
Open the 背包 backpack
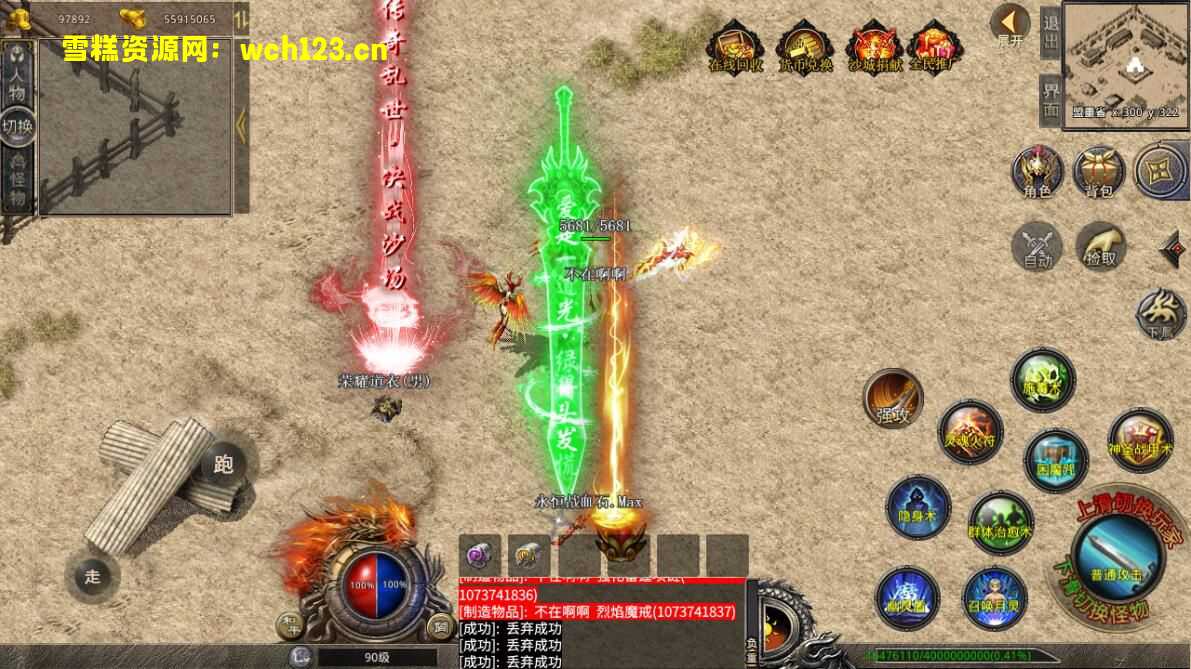point(1099,172)
